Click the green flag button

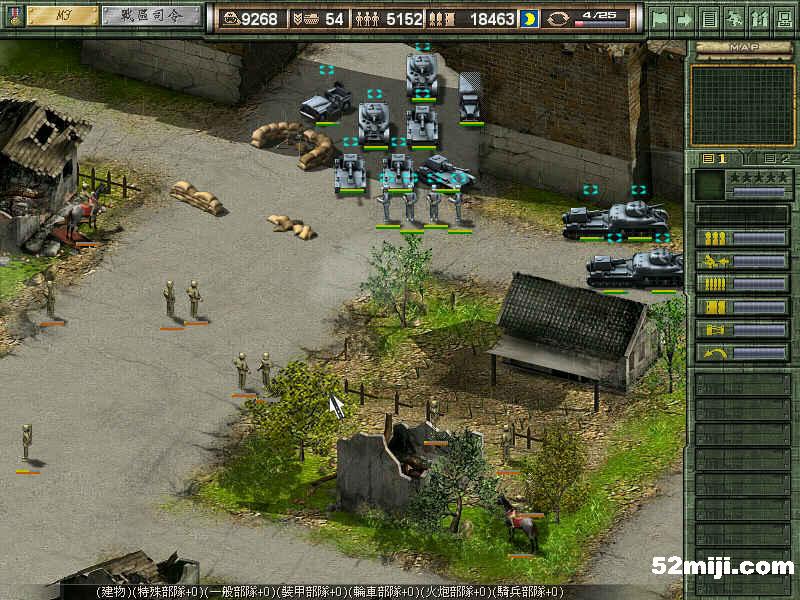pos(660,18)
